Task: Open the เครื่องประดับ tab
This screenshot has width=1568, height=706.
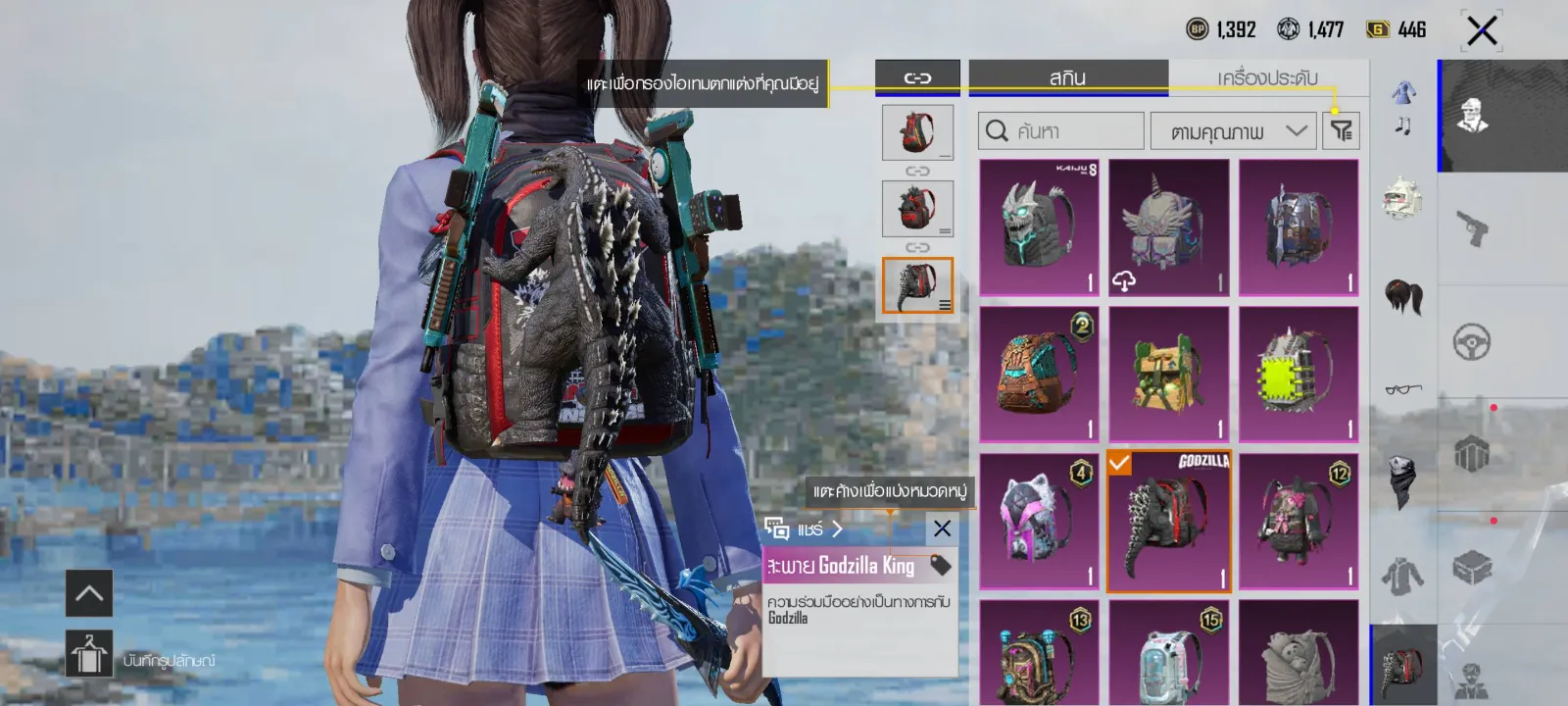Action: (1267, 77)
